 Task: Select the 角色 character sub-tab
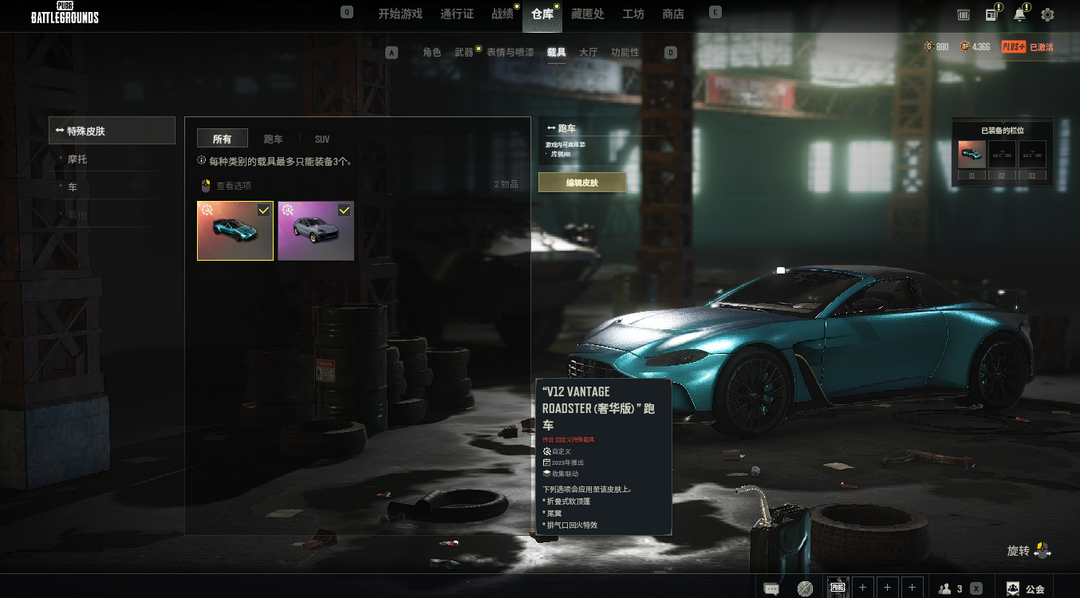pos(432,52)
